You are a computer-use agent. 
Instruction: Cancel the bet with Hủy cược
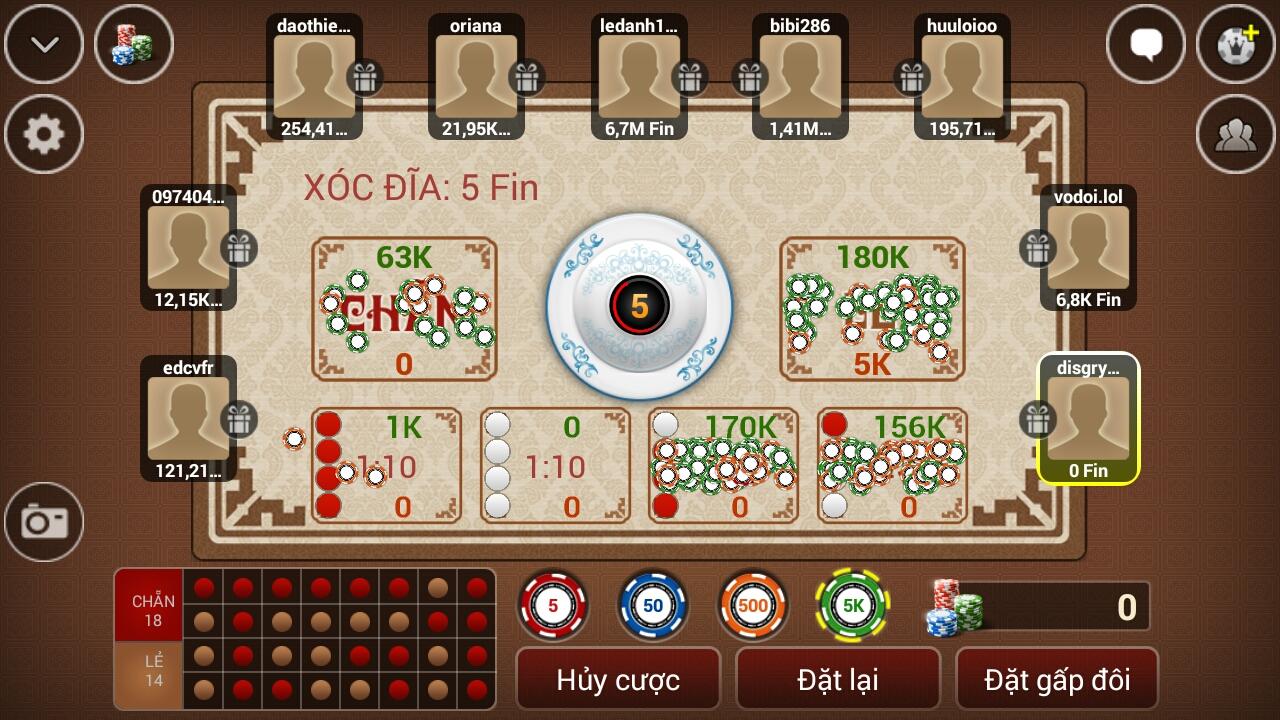click(x=618, y=680)
